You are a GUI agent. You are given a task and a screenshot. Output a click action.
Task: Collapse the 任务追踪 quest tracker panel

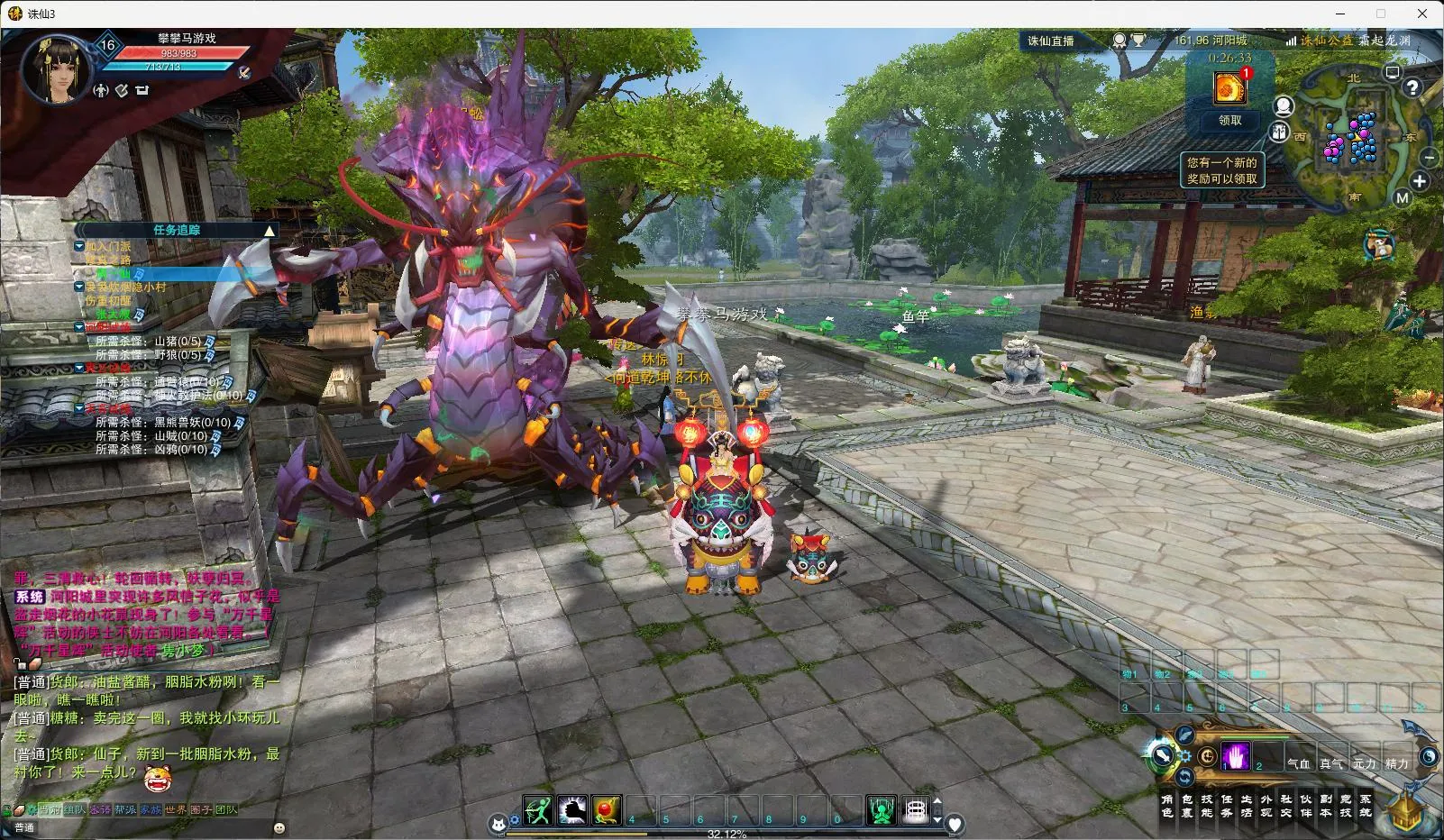(269, 231)
